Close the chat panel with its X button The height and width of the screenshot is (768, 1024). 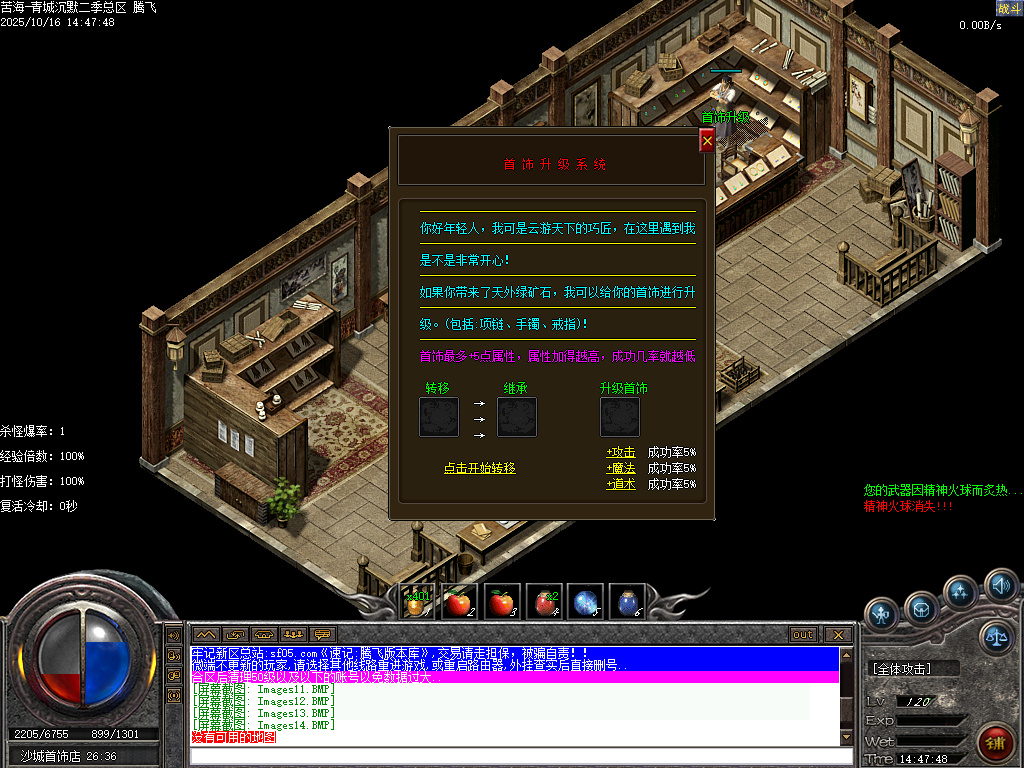[x=838, y=634]
